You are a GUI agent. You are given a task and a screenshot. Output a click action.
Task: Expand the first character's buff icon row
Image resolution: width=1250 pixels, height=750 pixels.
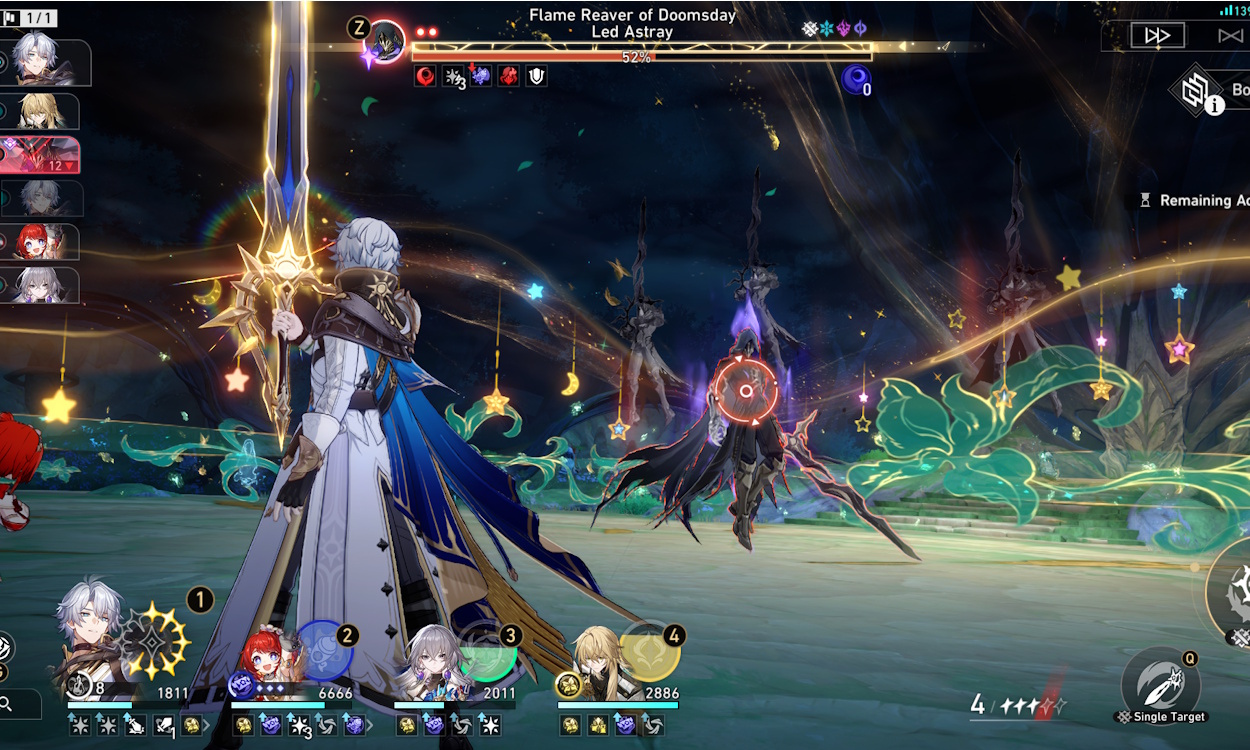tap(207, 725)
